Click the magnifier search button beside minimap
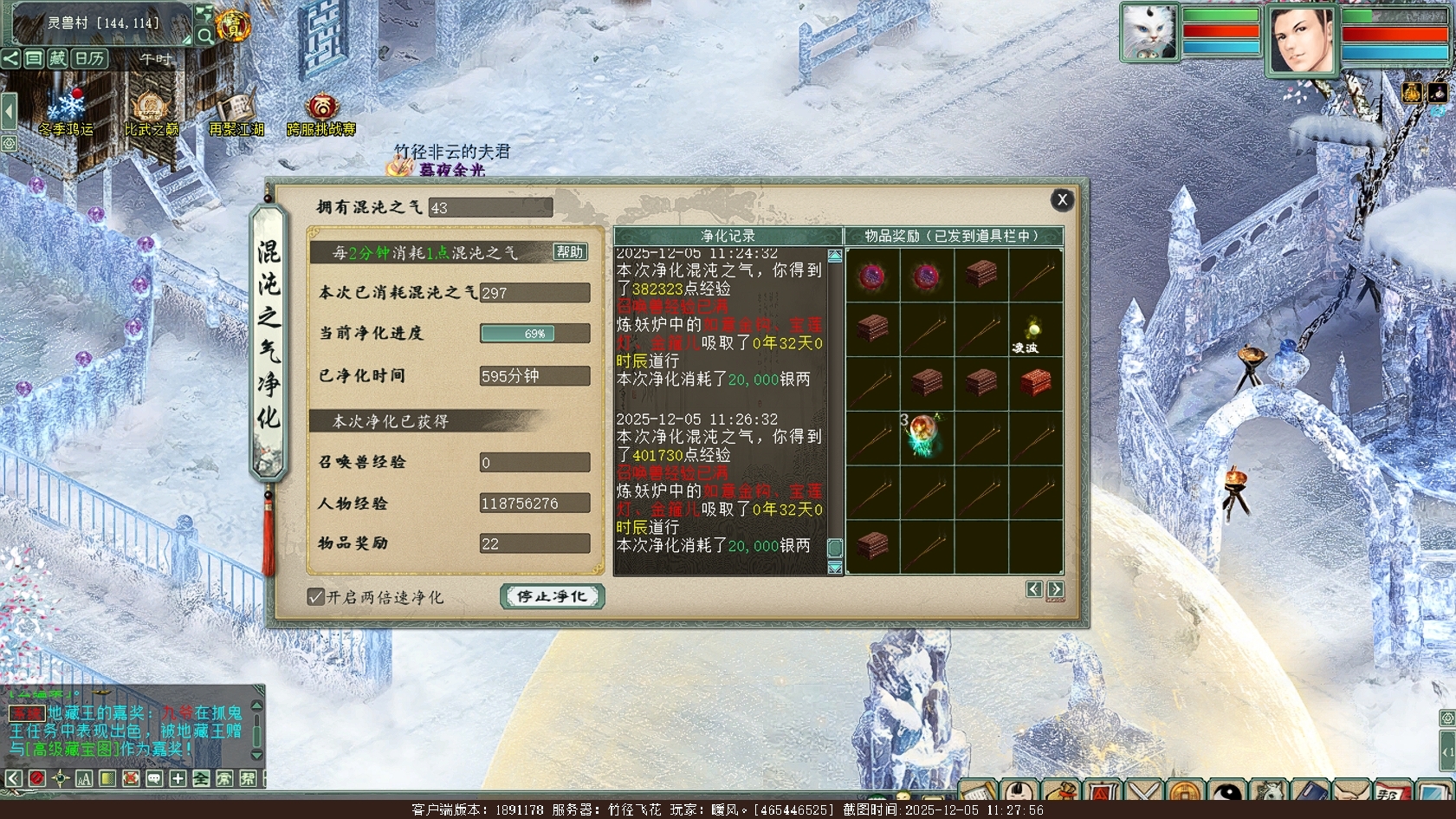 click(x=205, y=36)
